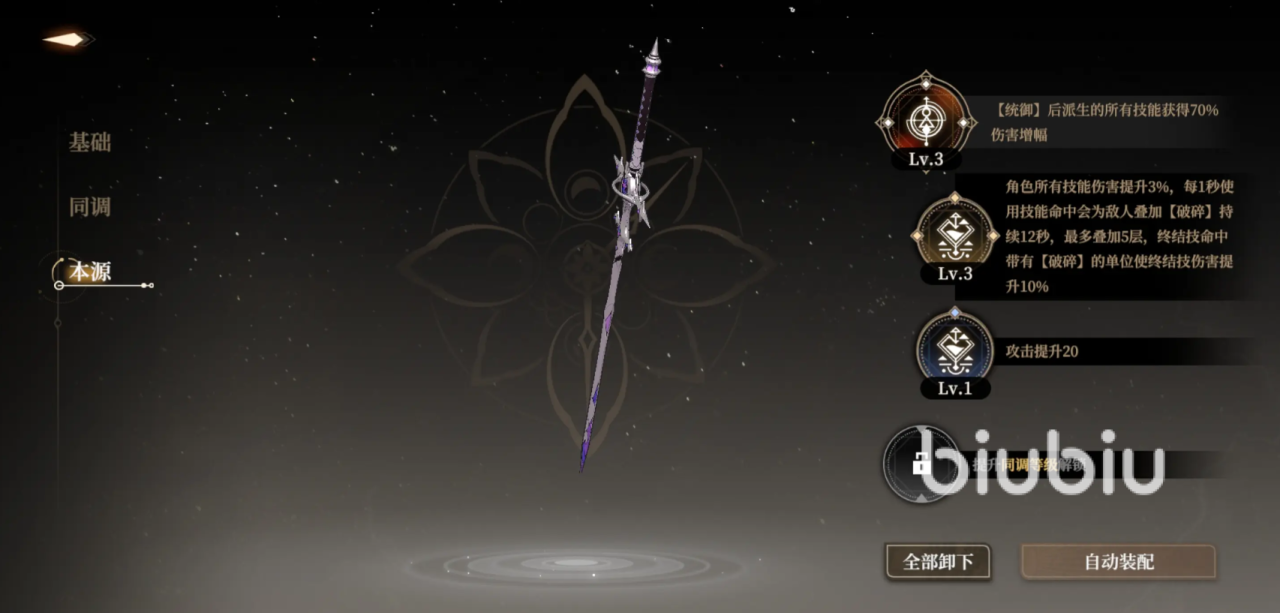Switch to the 基础 tab
The image size is (1280, 613).
pos(90,142)
